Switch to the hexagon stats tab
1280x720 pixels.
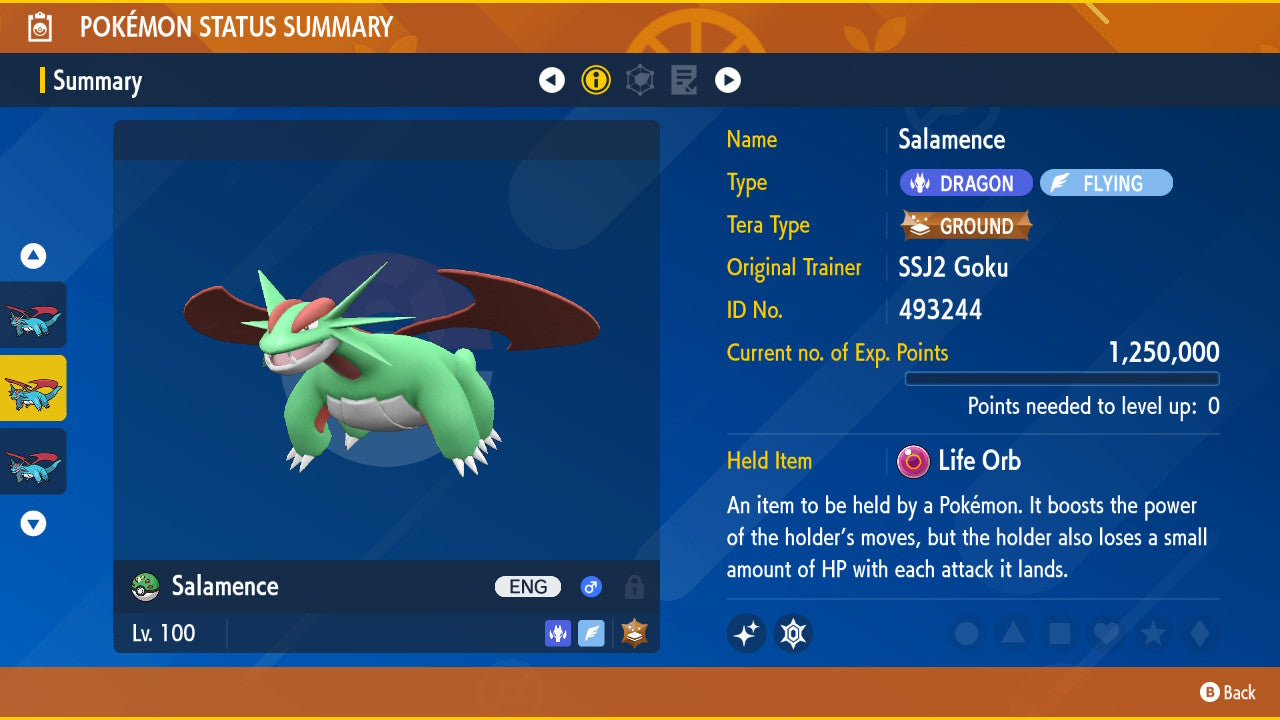tap(640, 80)
